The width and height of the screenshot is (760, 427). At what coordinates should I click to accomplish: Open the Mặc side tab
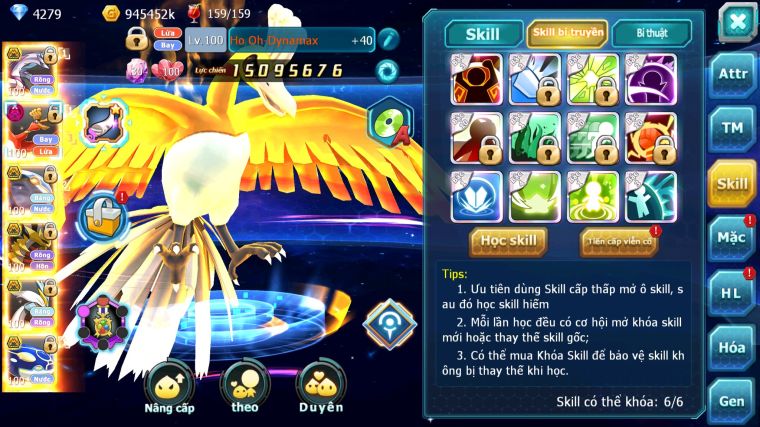[x=732, y=238]
